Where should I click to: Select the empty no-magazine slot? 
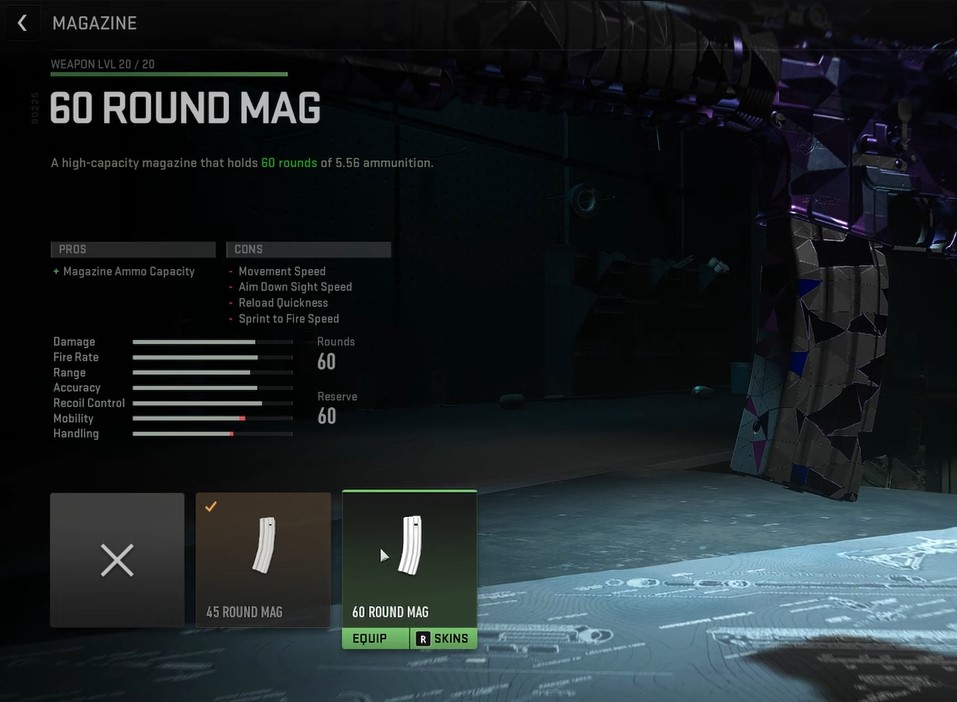pyautogui.click(x=117, y=560)
